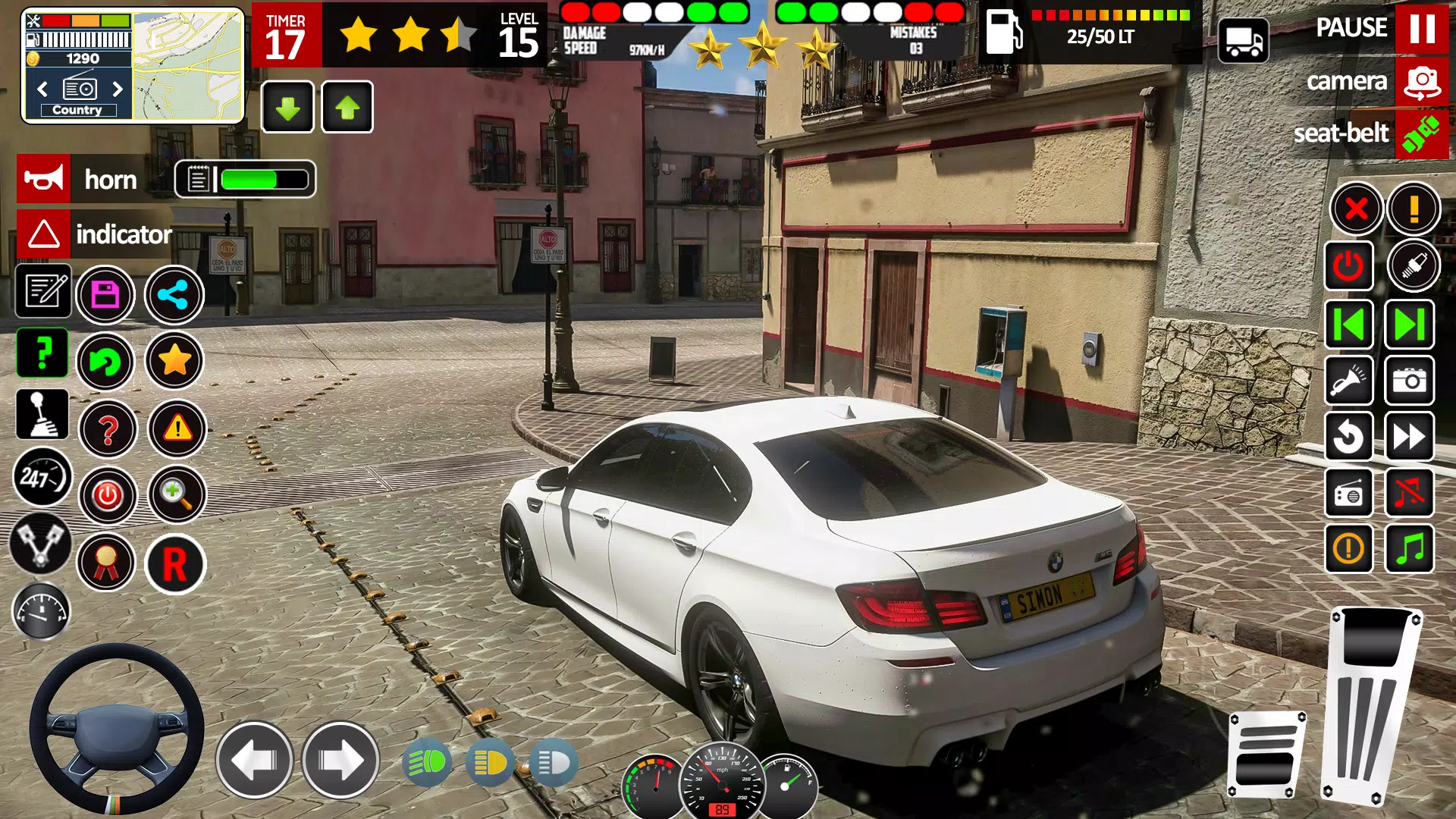Mute the music with crossed note icon
Screen dimensions: 1456x819
pos(1409,493)
